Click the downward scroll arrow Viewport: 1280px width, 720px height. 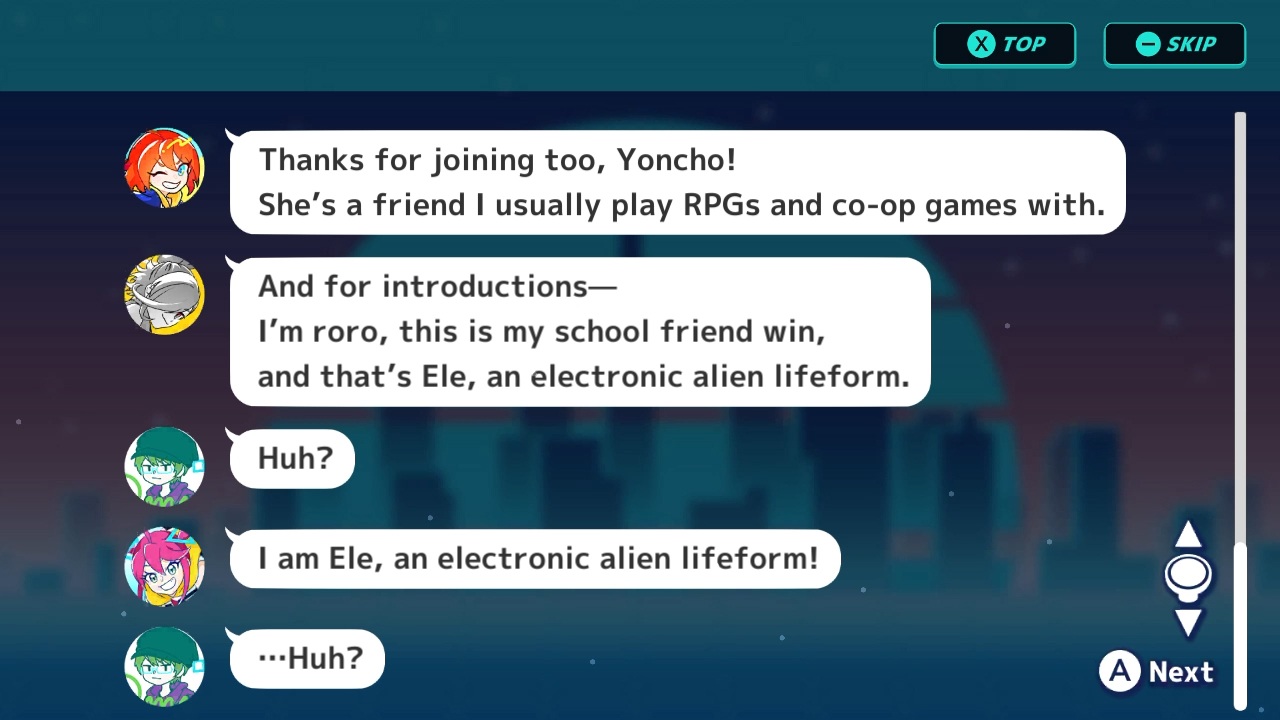tap(1189, 622)
